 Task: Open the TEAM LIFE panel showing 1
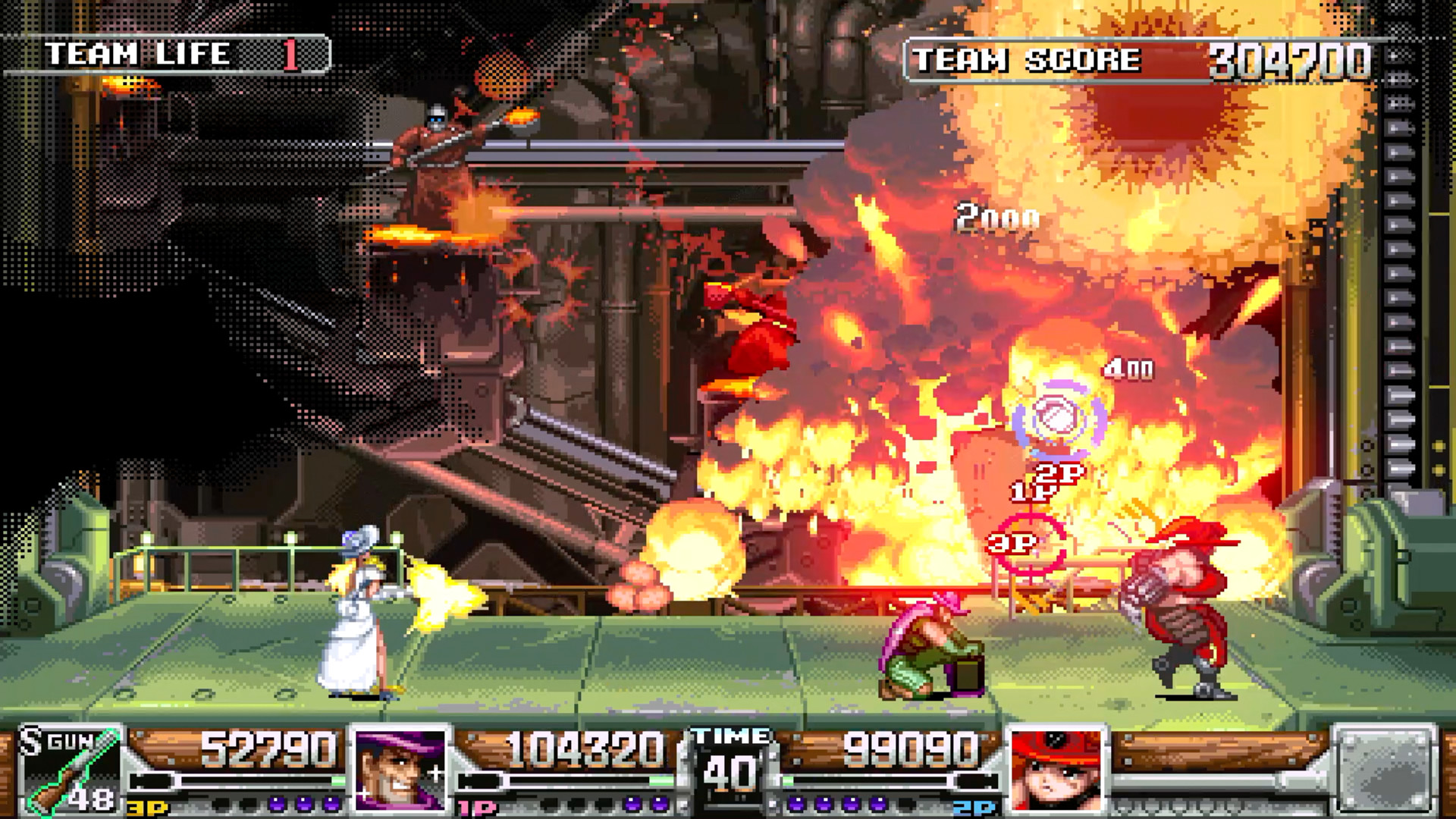point(186,52)
